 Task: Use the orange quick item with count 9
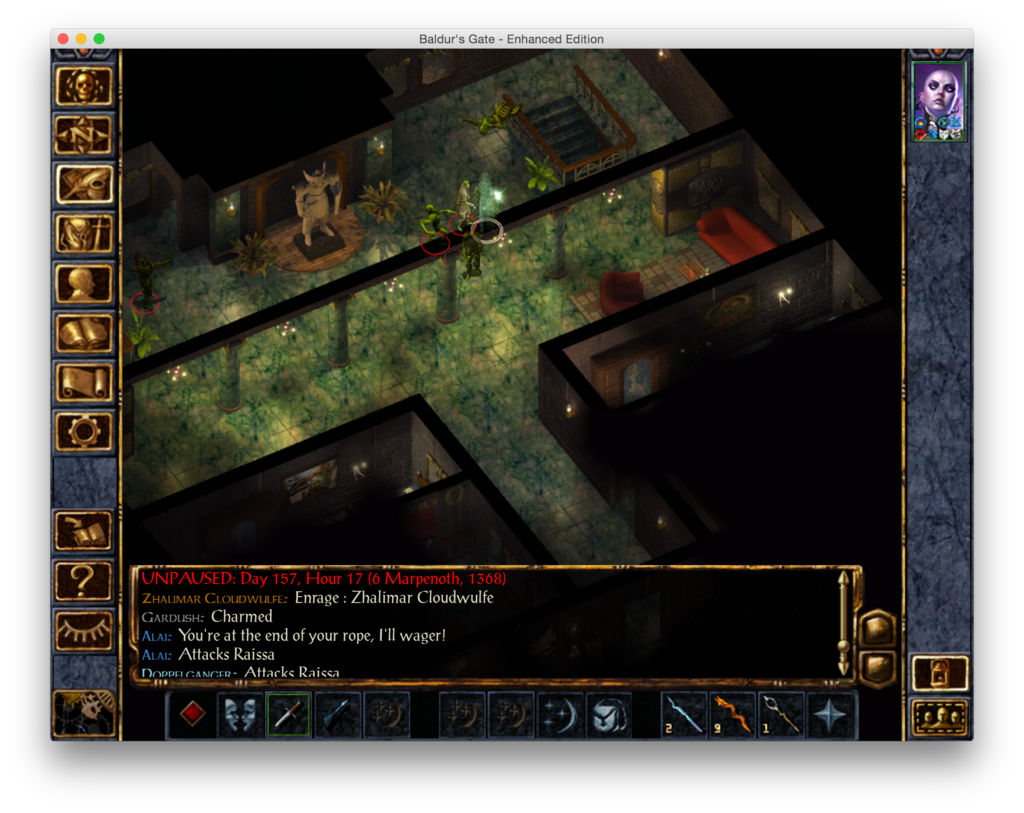[x=734, y=715]
